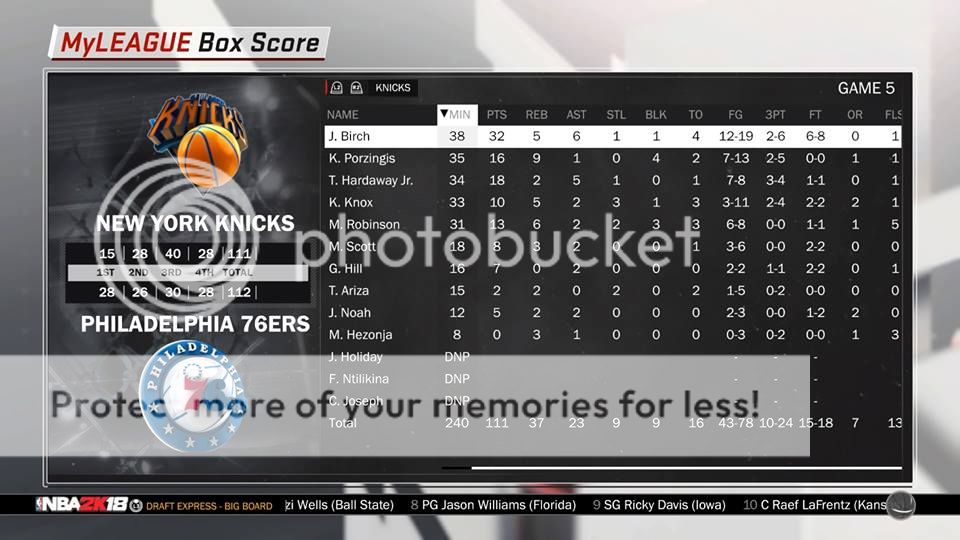Sort players by the PTS column header
The width and height of the screenshot is (960, 540).
(497, 115)
